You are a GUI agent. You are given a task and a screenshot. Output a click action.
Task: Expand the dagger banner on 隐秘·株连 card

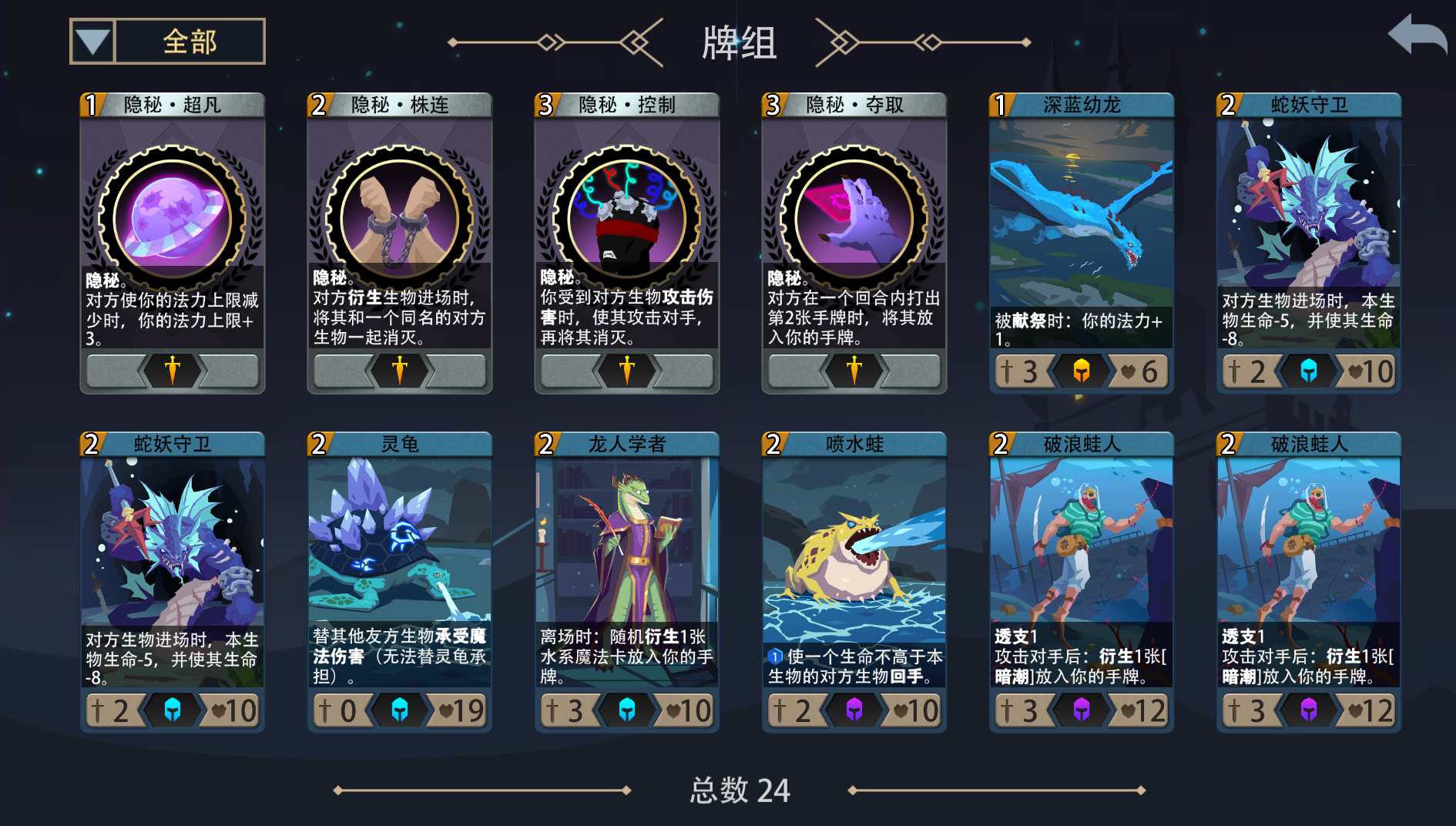(400, 371)
